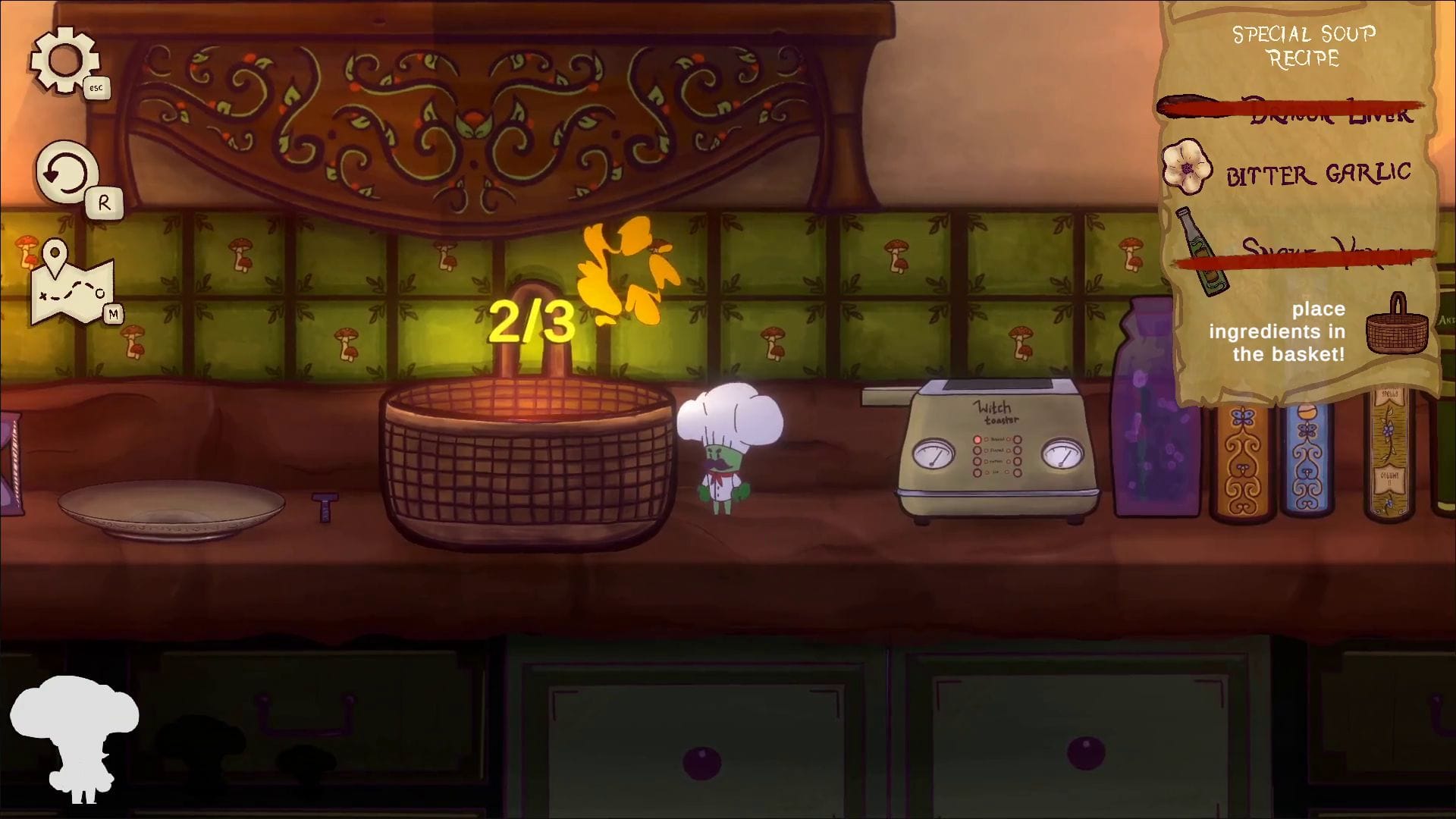Open settings with the gear icon
Screen dimensions: 1456x819
point(64,60)
